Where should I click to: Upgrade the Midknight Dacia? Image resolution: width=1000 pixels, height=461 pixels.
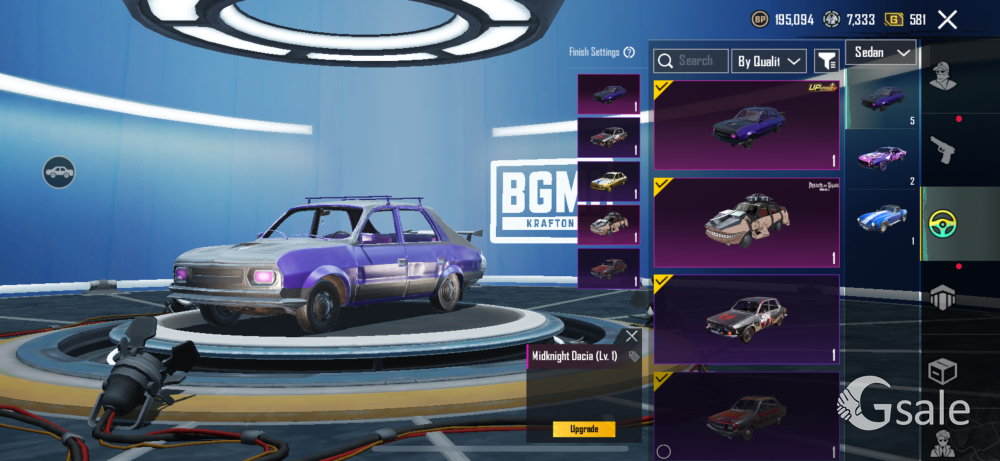584,429
